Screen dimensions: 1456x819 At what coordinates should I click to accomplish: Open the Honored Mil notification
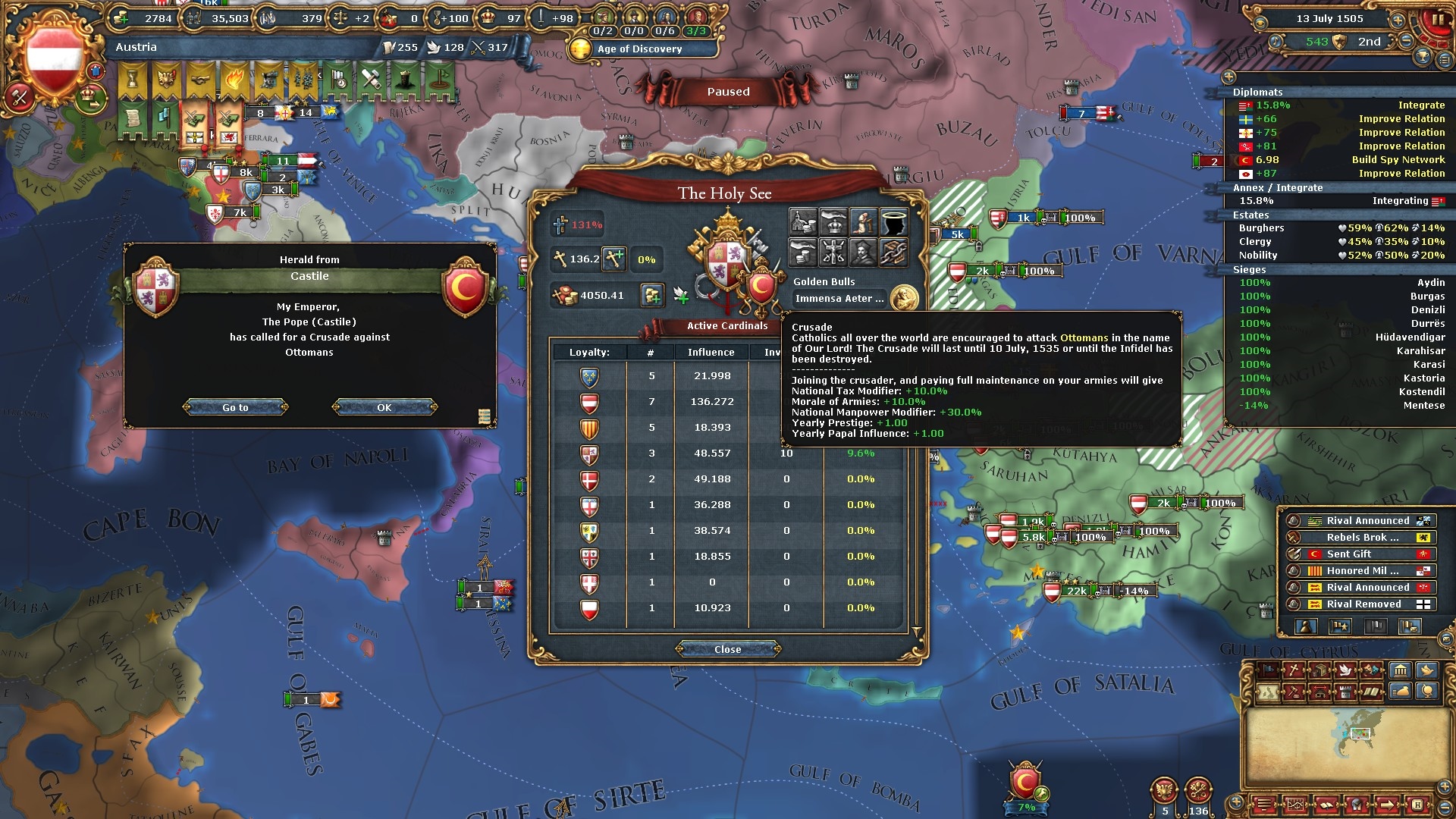[x=1361, y=571]
